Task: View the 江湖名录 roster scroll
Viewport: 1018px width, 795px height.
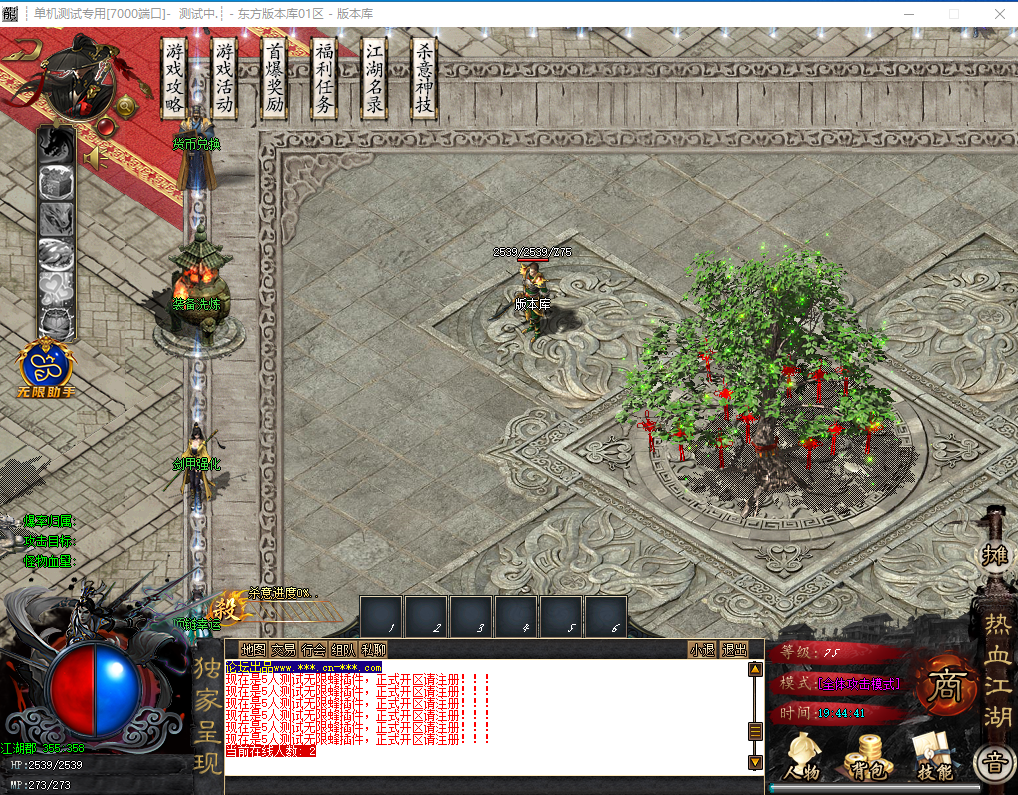Action: [x=374, y=79]
